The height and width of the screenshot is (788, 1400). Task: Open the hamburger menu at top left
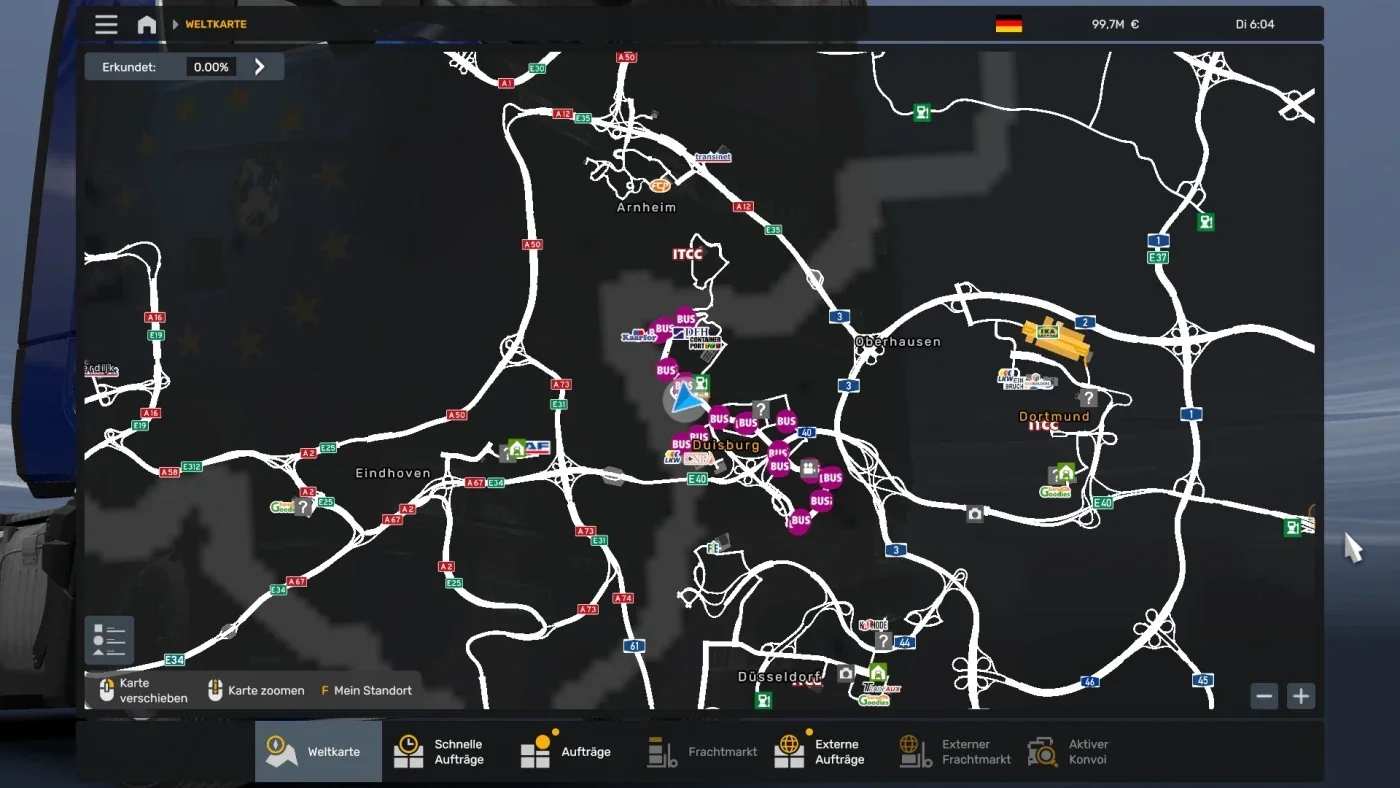click(x=106, y=24)
